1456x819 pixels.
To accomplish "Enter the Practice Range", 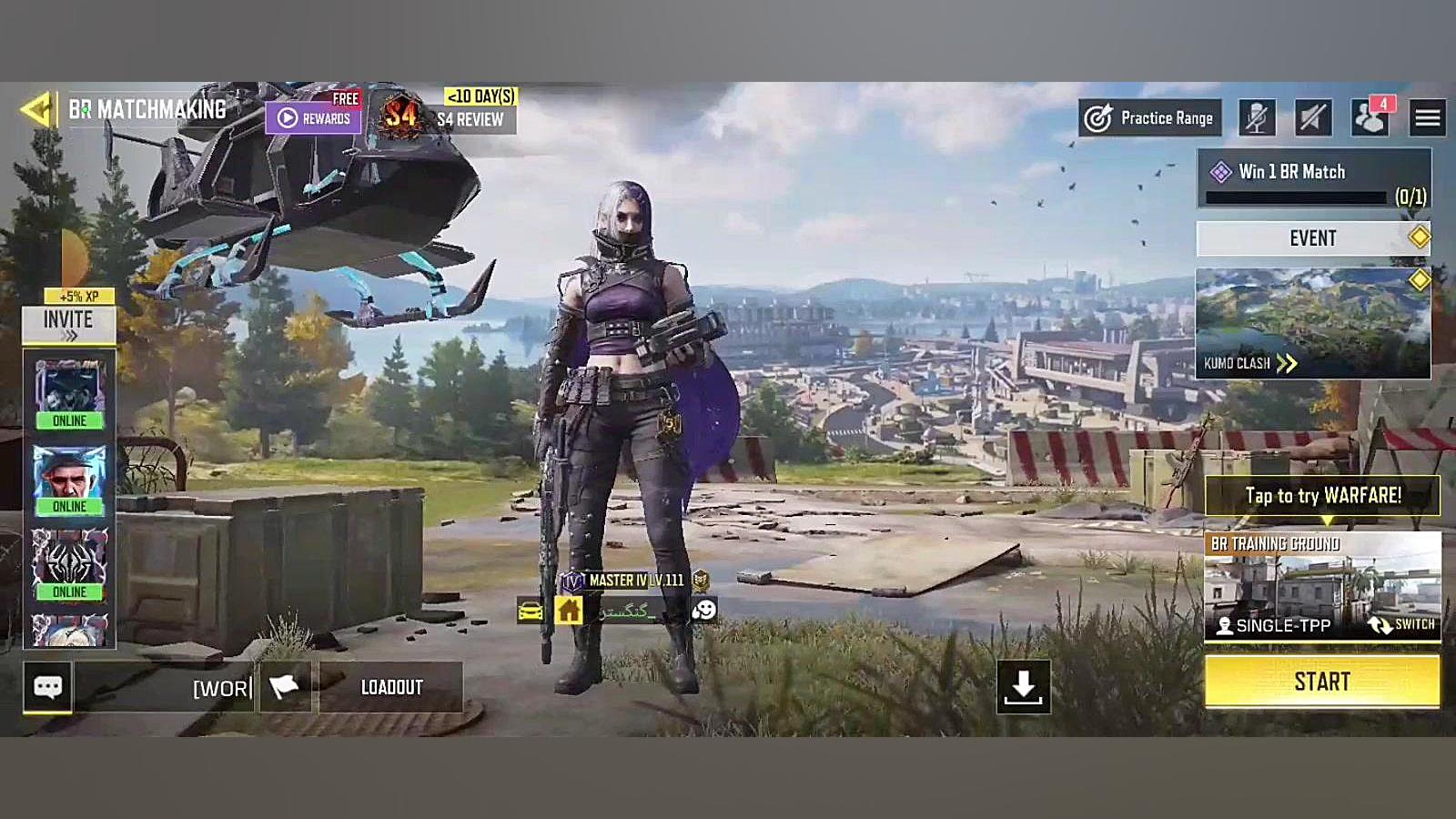I will 1150,118.
